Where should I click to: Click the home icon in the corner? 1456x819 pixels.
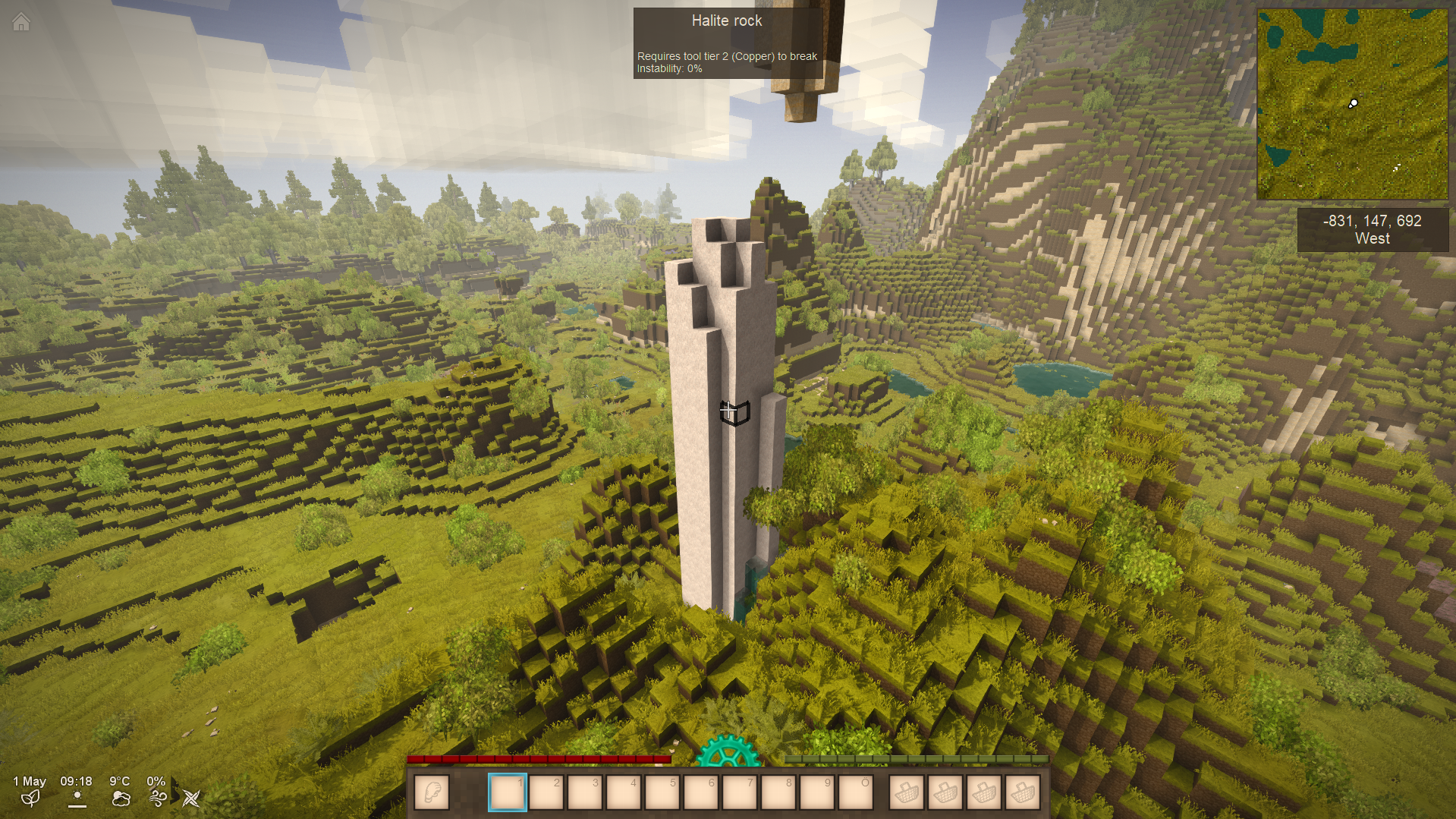coord(21,23)
